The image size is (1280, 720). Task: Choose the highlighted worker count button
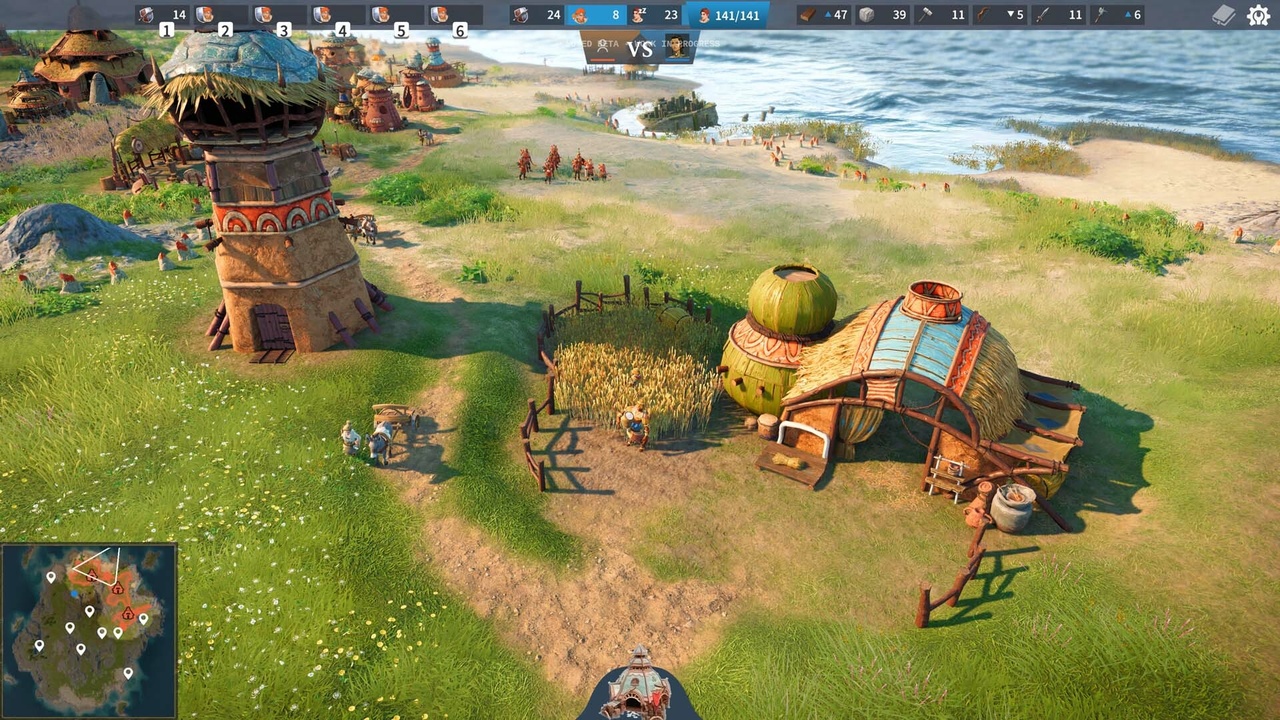click(x=596, y=15)
